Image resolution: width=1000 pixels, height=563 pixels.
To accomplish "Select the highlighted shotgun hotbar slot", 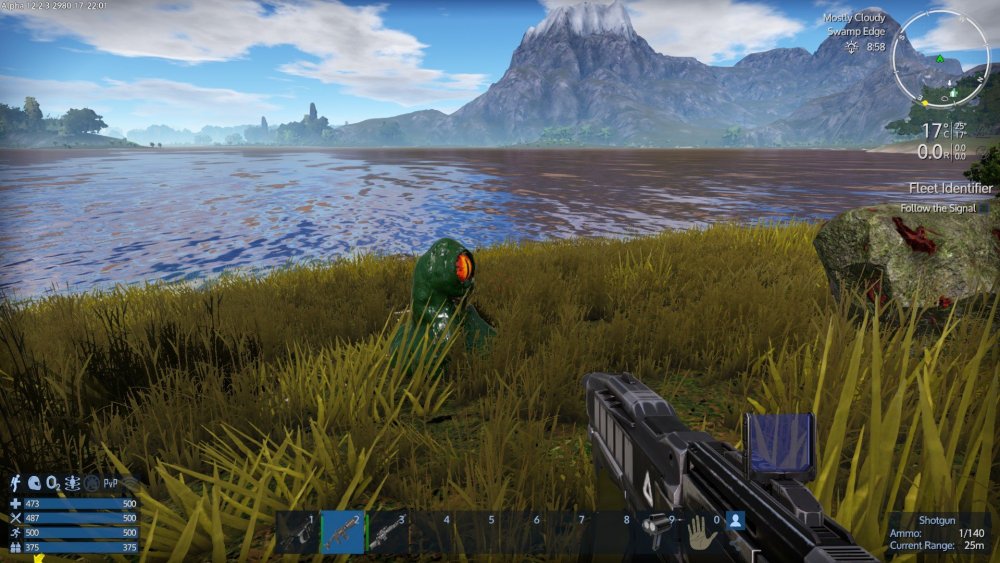I will [342, 532].
